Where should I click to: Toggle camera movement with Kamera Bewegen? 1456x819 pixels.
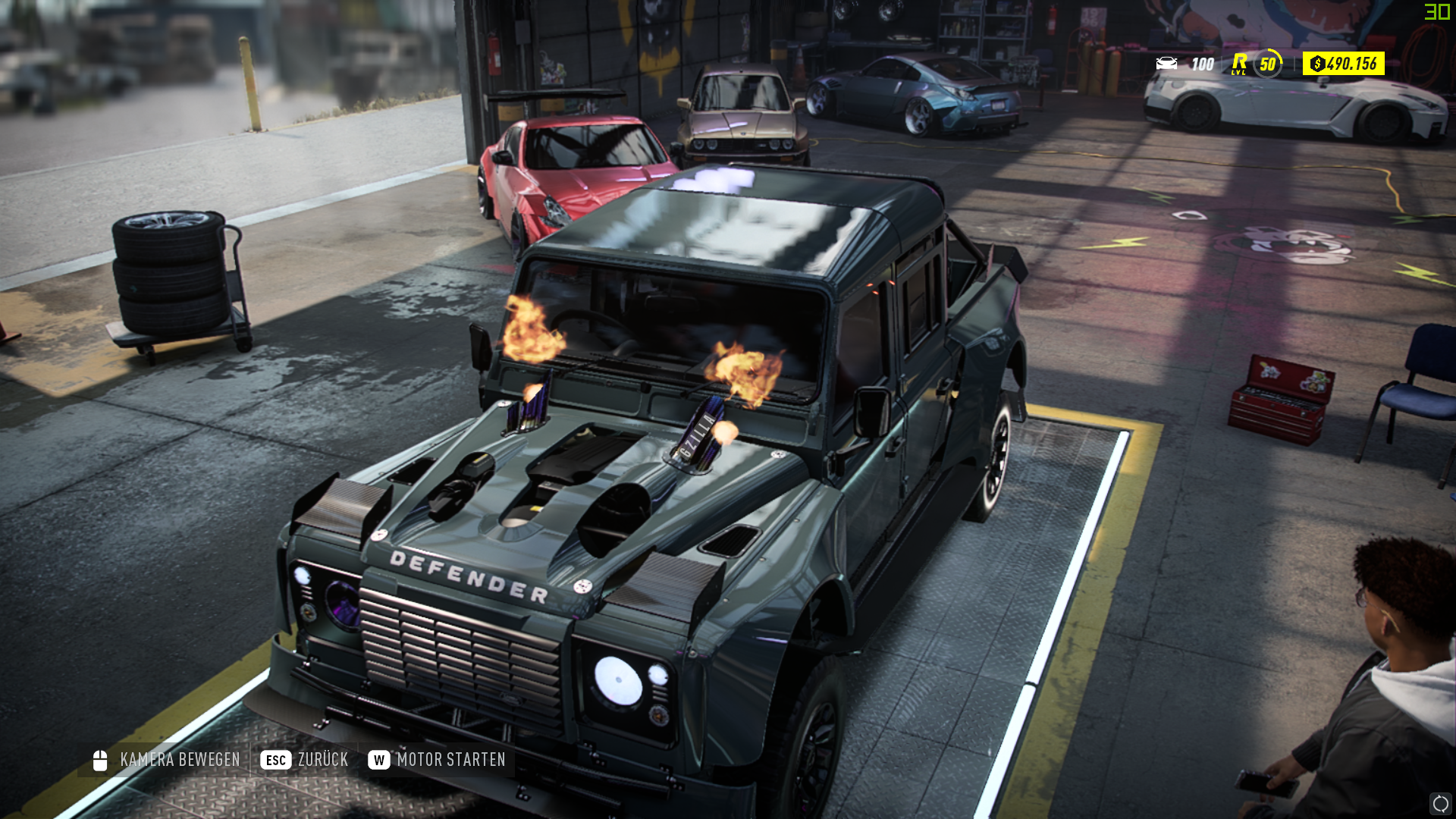click(x=177, y=759)
